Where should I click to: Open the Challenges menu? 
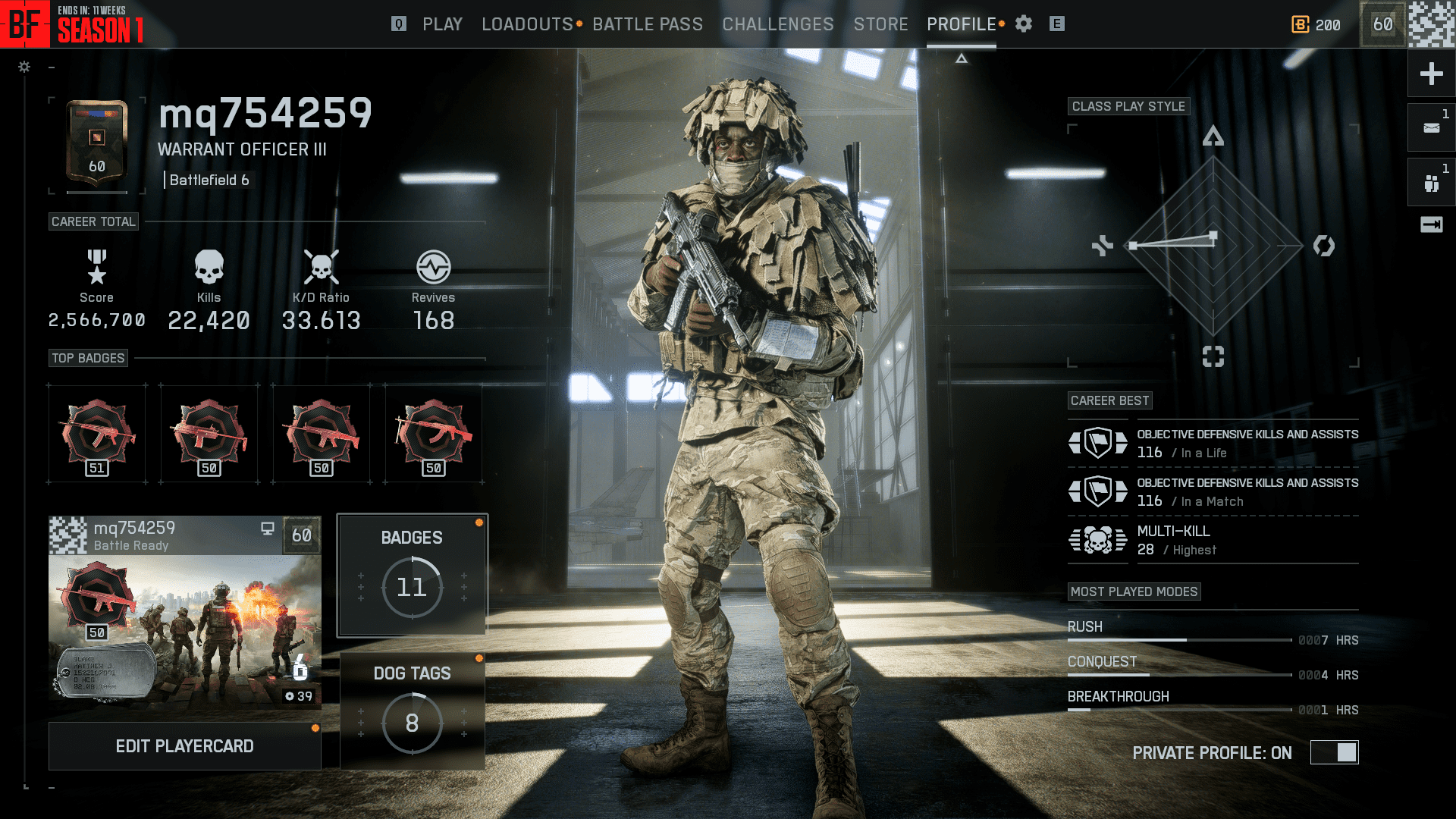coord(777,24)
